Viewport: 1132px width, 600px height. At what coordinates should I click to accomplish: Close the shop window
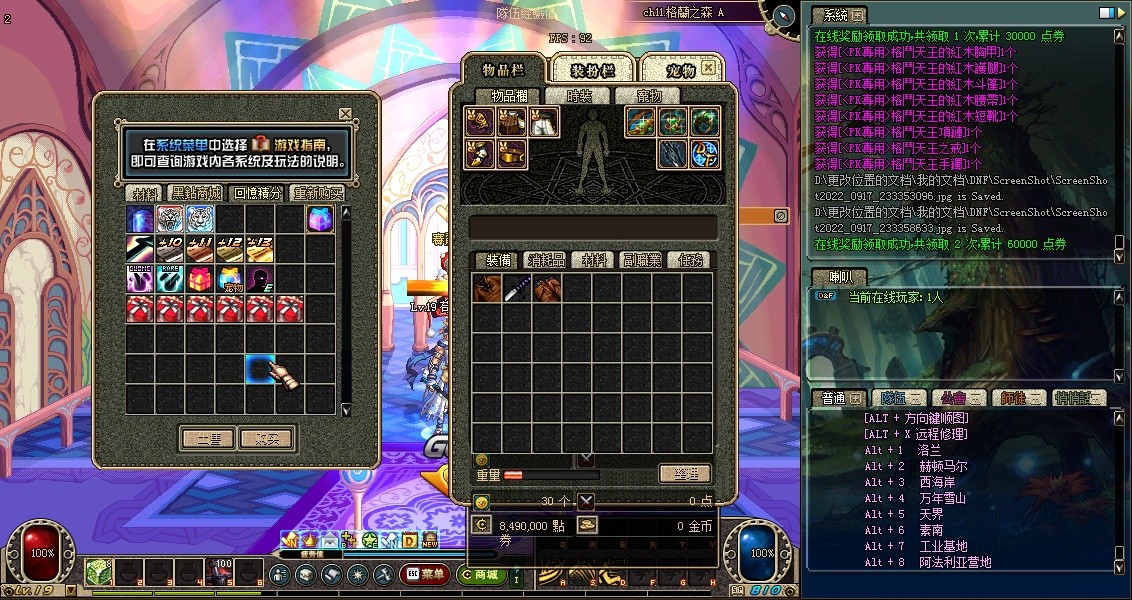point(345,114)
